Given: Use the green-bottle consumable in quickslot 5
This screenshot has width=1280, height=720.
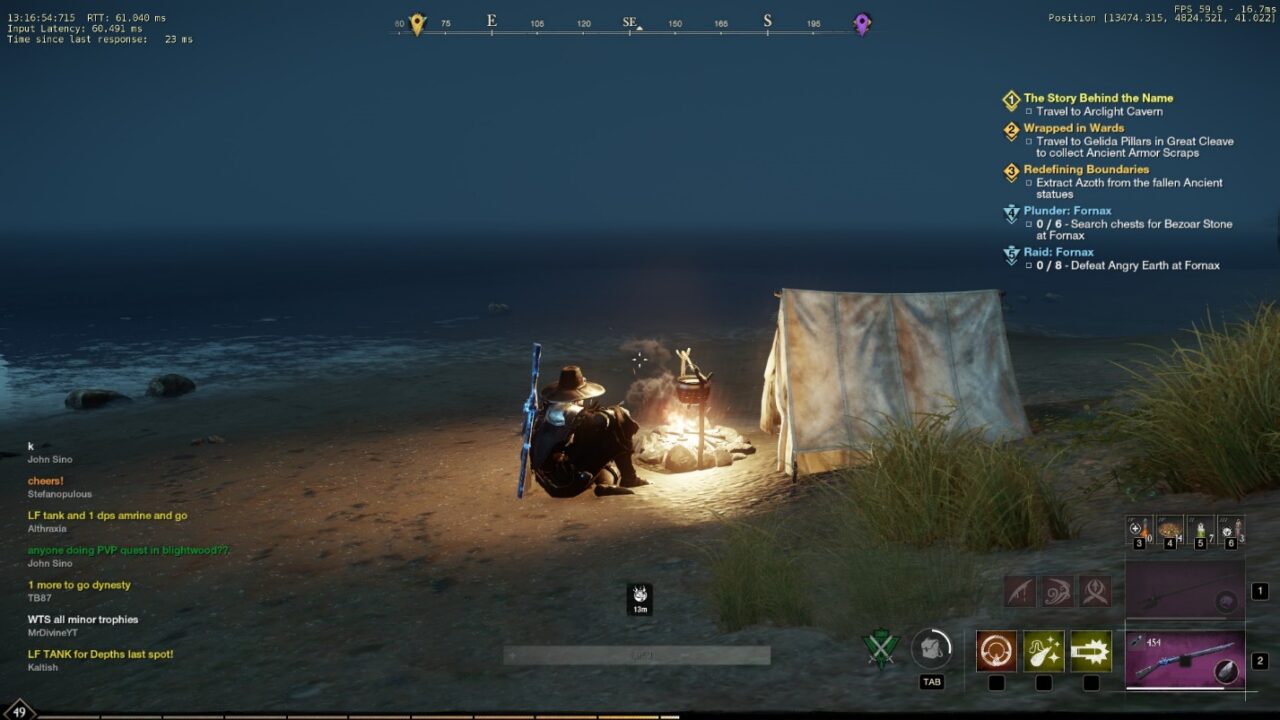Looking at the screenshot, I should coord(1200,529).
